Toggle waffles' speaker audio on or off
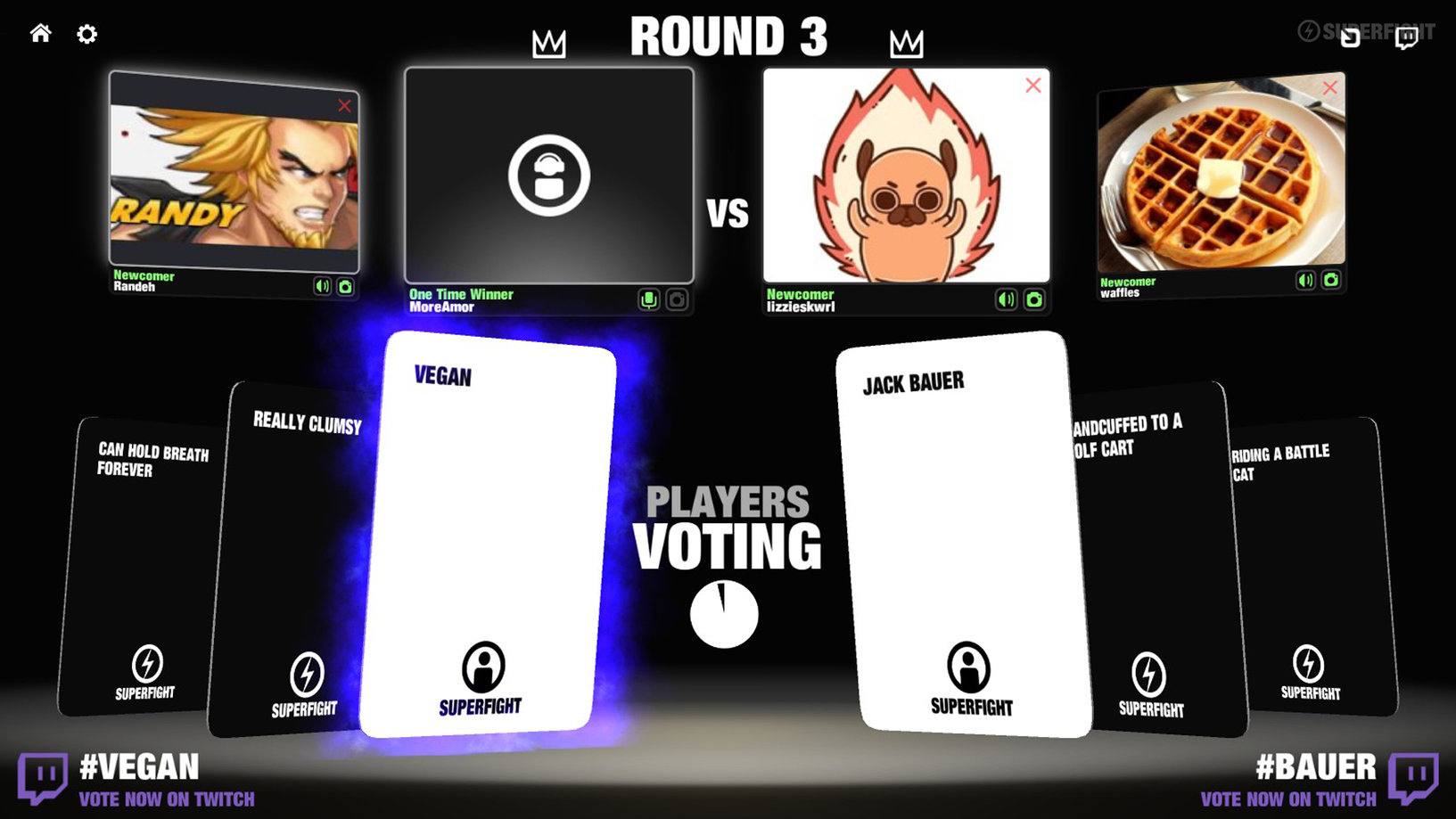1456x819 pixels. 1304,279
